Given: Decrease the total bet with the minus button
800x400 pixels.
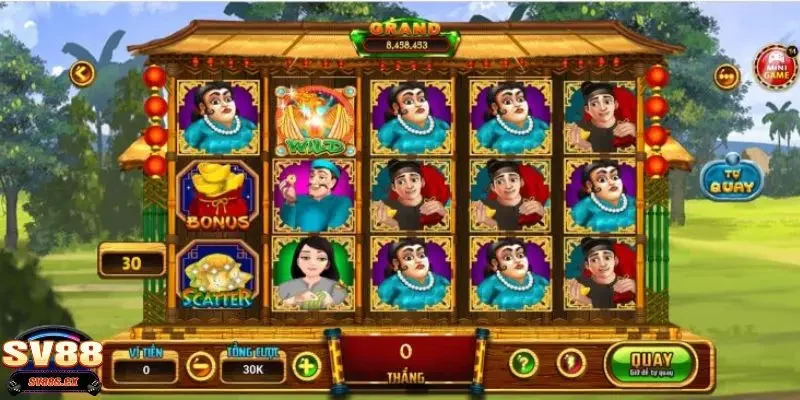Looking at the screenshot, I should click(x=199, y=366).
